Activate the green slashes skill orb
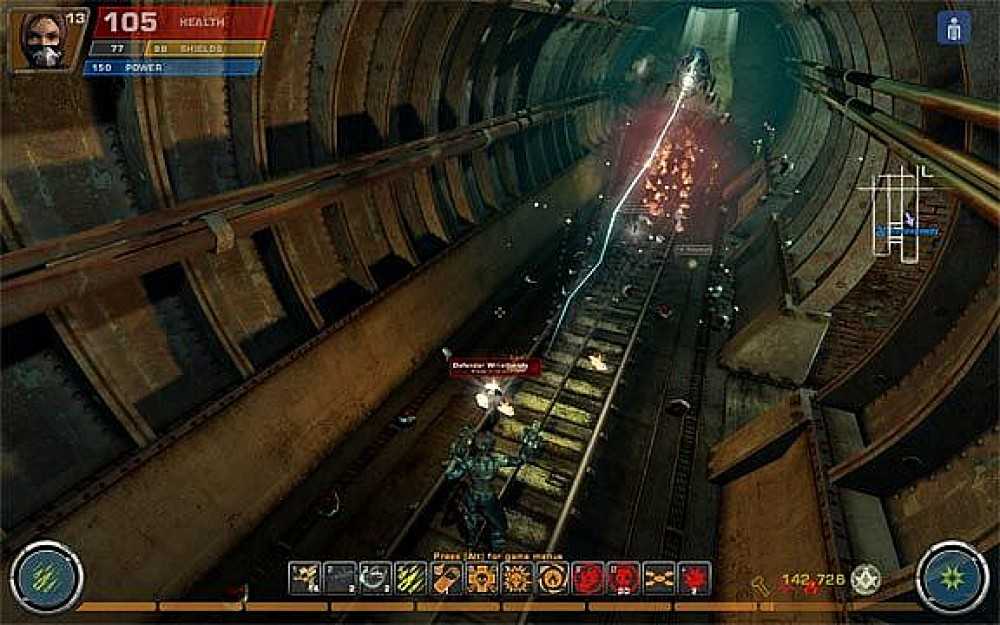Viewport: 1000px width, 625px height. coord(46,576)
